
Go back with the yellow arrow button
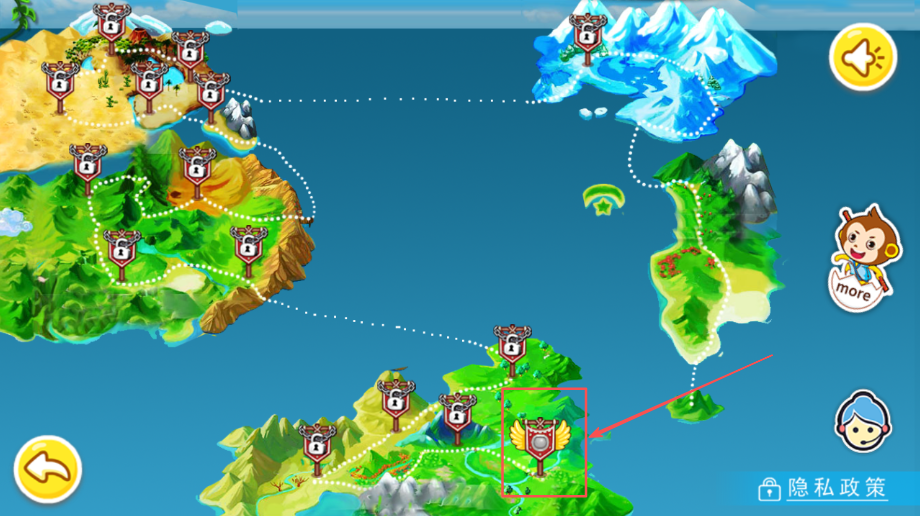click(47, 468)
